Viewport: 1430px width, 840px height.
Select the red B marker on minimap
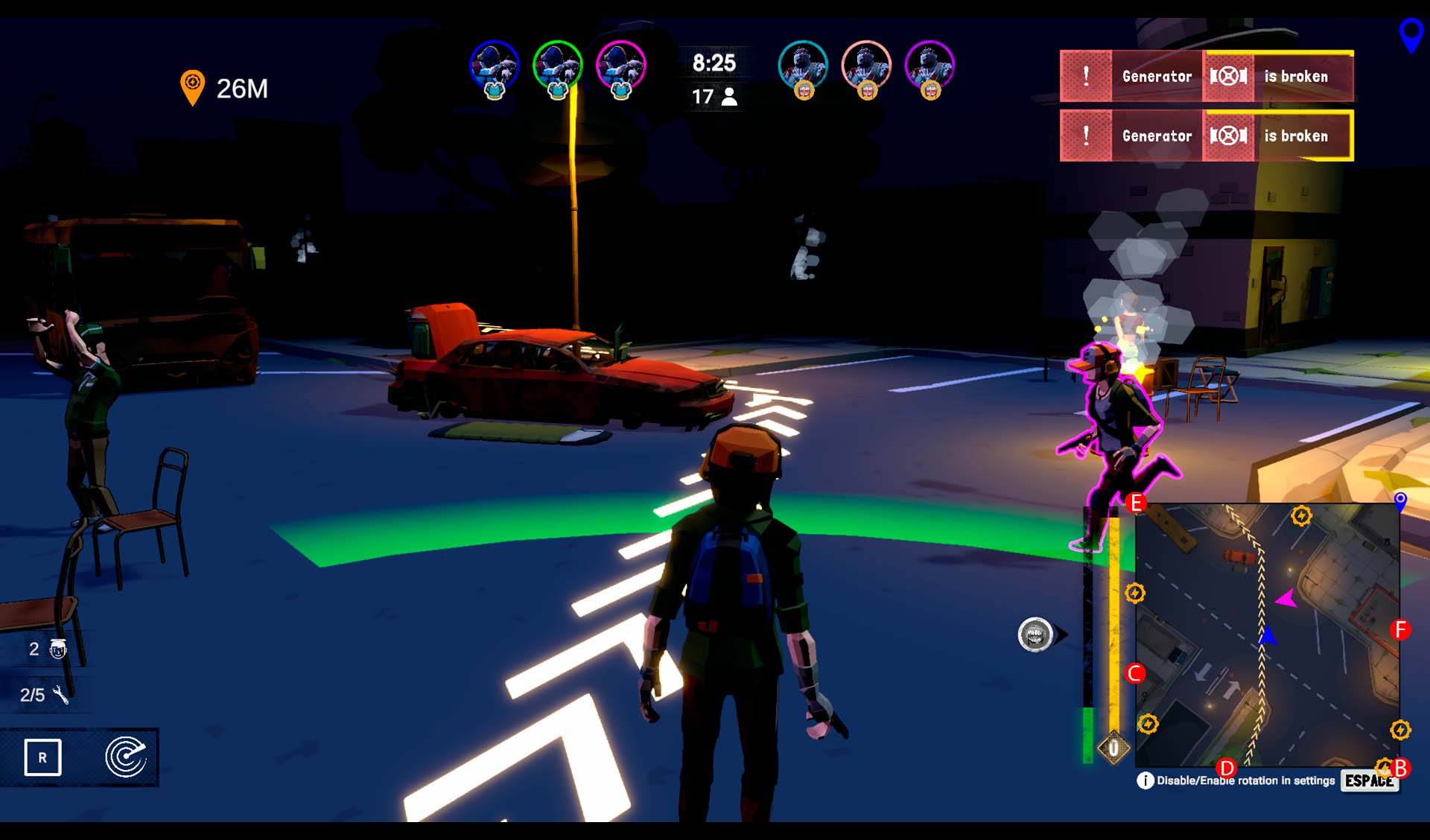1401,767
